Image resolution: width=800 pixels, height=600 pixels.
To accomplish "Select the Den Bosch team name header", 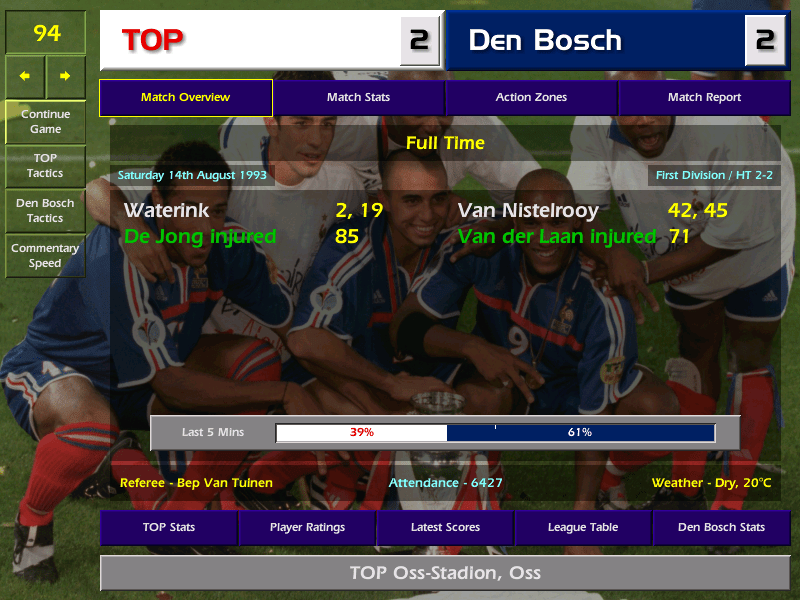I will point(595,40).
